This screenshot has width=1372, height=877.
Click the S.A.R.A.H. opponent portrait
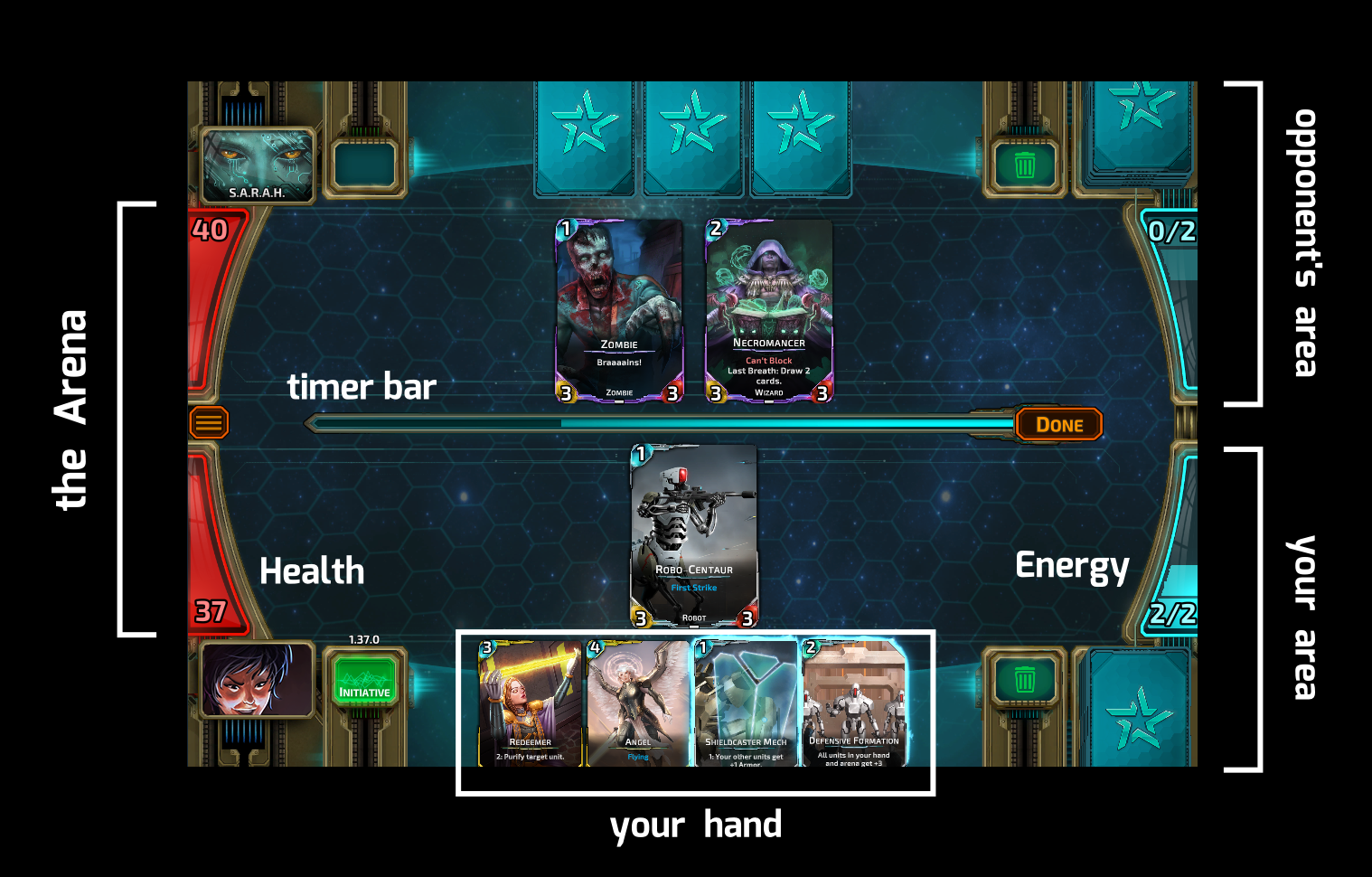point(258,165)
